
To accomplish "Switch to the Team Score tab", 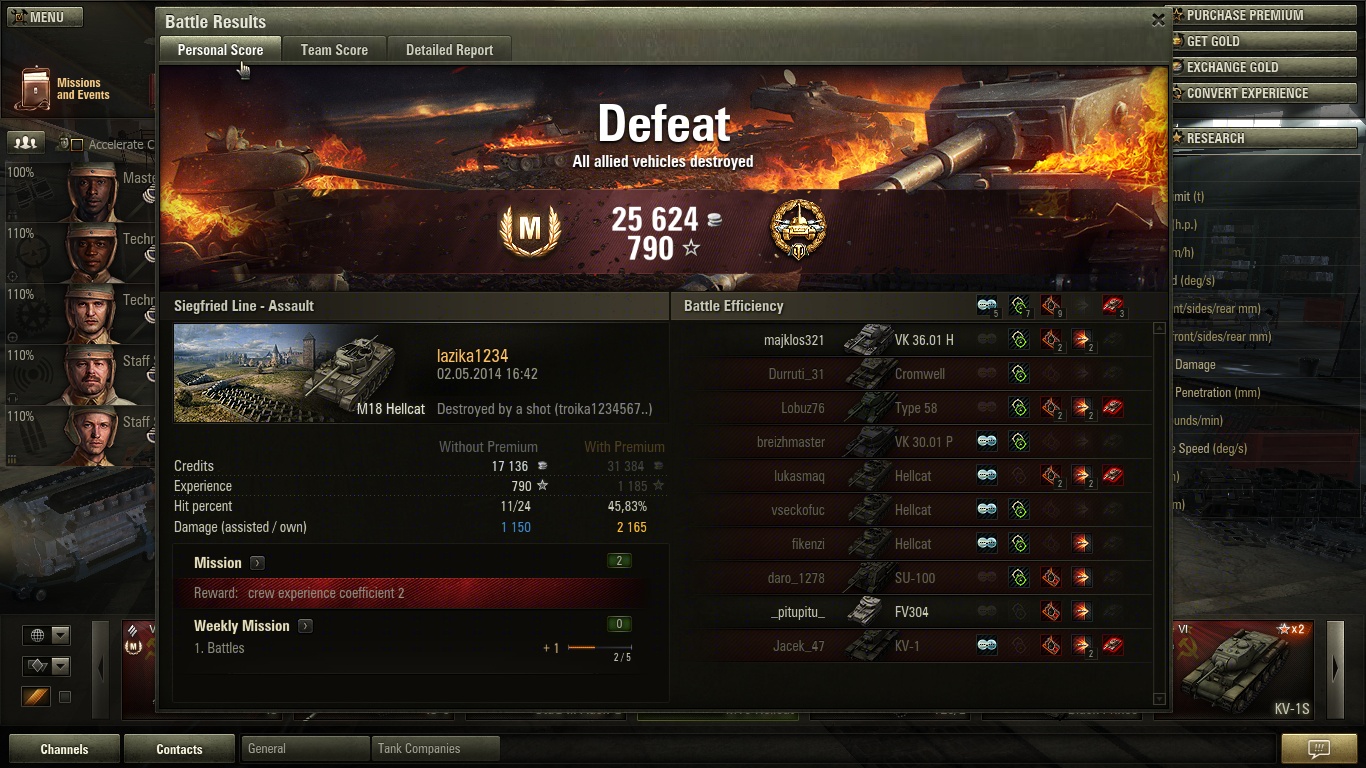I will pos(334,50).
